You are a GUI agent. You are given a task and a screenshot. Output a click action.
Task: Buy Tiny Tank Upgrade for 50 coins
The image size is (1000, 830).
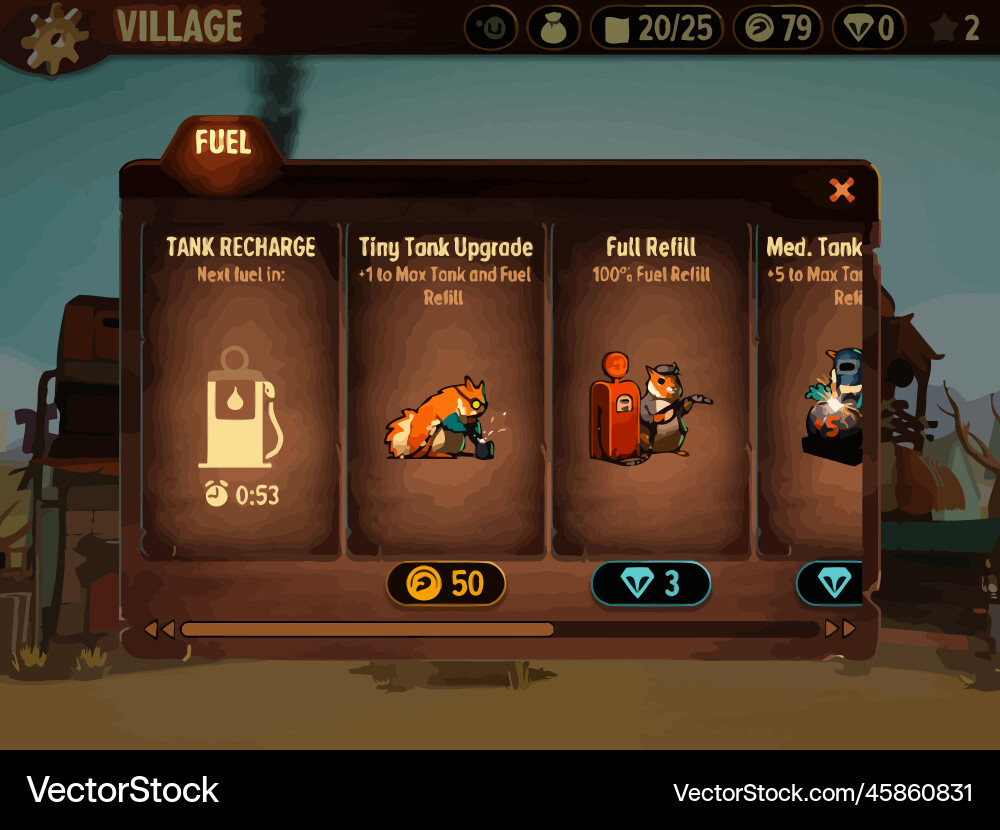coord(446,583)
